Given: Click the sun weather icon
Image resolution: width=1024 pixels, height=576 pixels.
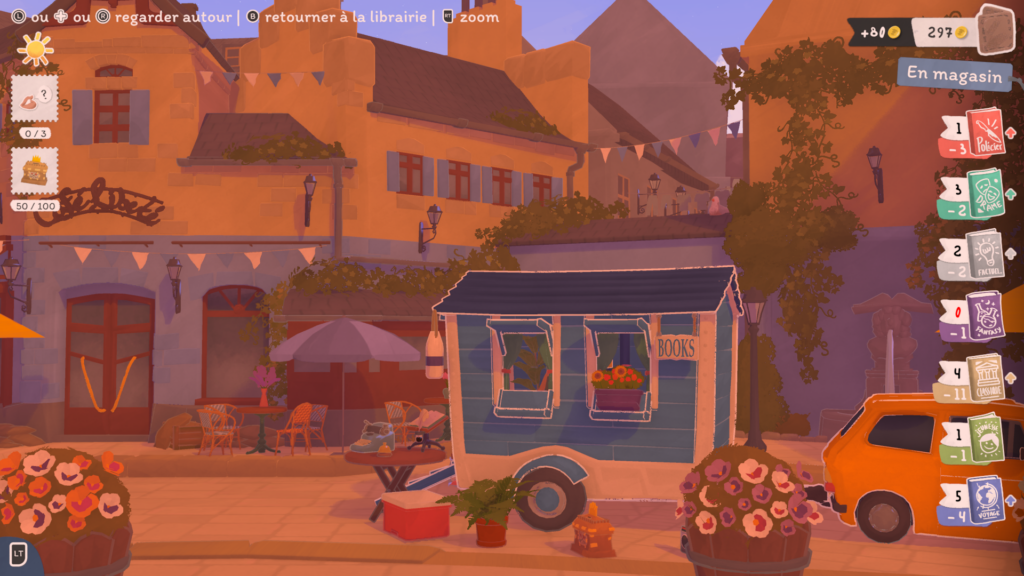Looking at the screenshot, I should [x=35, y=49].
